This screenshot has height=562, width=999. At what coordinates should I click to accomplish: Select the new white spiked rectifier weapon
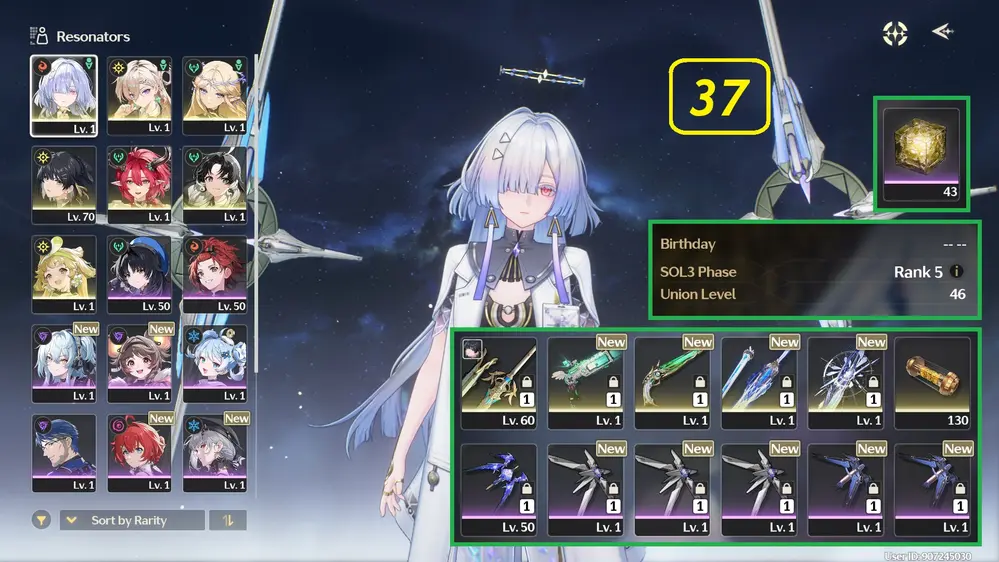[x=845, y=382]
